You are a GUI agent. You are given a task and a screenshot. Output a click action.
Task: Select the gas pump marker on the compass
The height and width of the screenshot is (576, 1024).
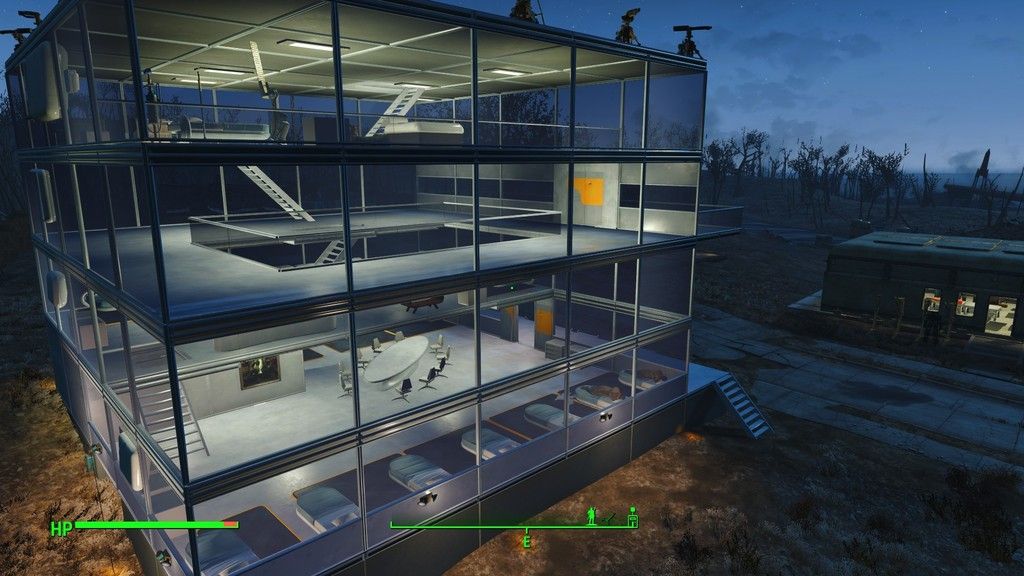point(632,516)
